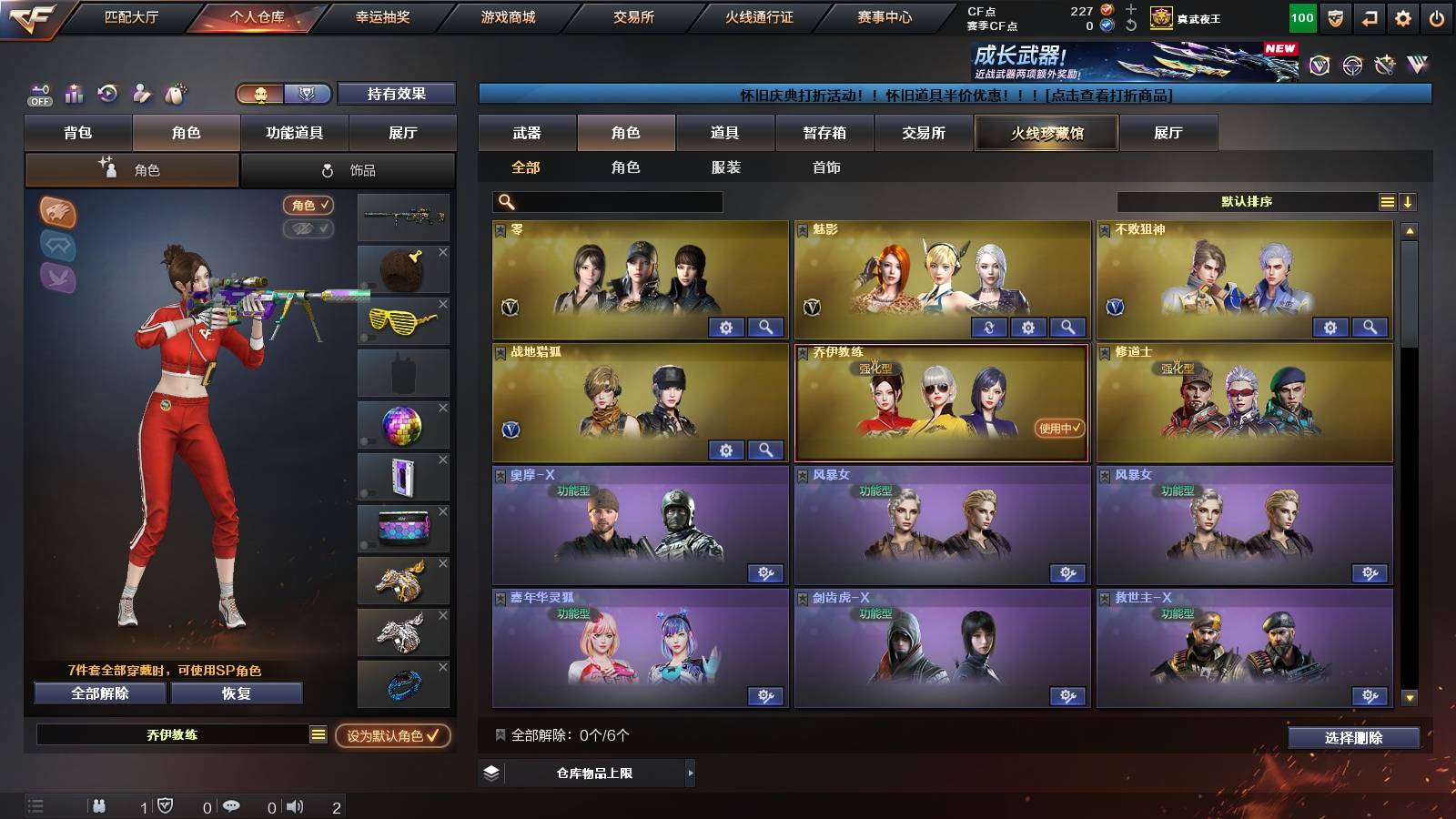This screenshot has height=819, width=1456.
Task: Click the exit power icon top right
Action: pyautogui.click(x=1436, y=16)
